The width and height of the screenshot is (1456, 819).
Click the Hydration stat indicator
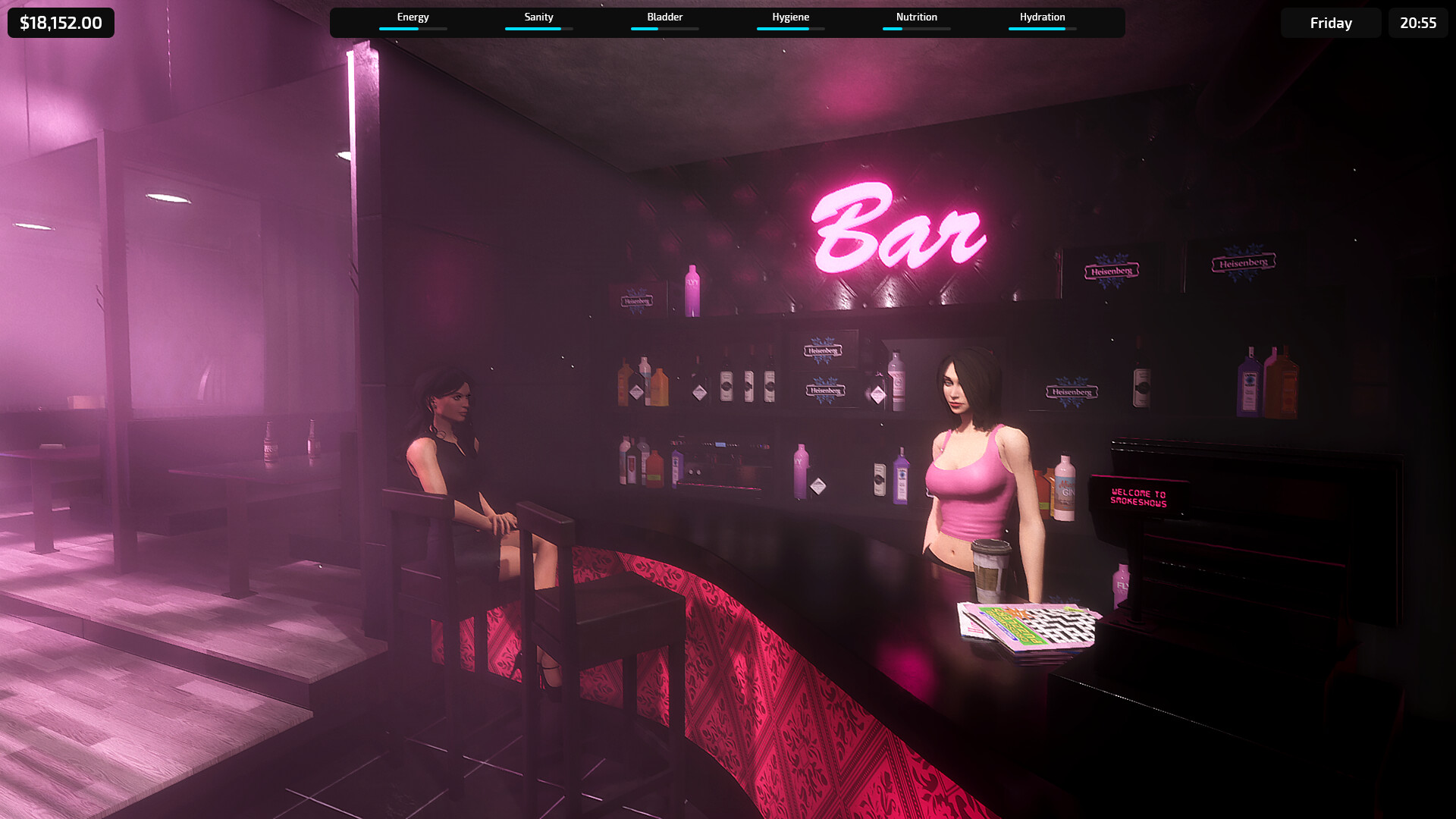click(1042, 17)
